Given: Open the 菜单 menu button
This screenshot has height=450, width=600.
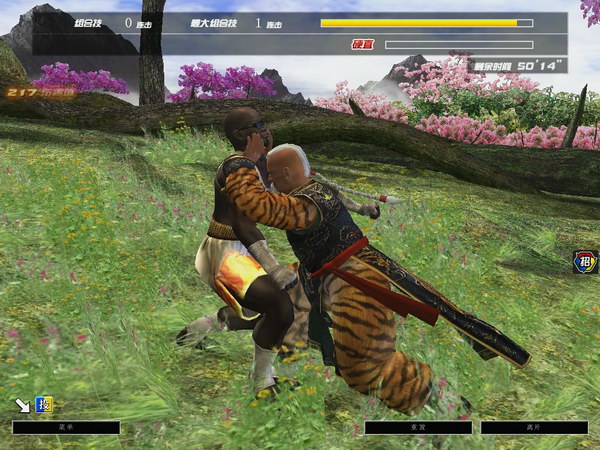Looking at the screenshot, I should click(x=66, y=427).
